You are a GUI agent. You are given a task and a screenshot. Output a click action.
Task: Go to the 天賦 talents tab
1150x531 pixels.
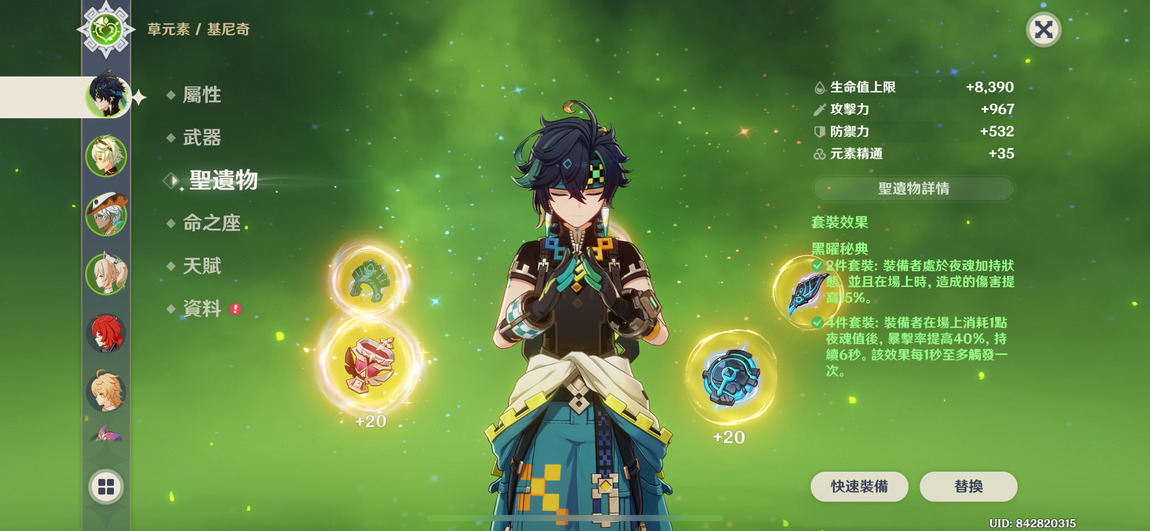(201, 266)
